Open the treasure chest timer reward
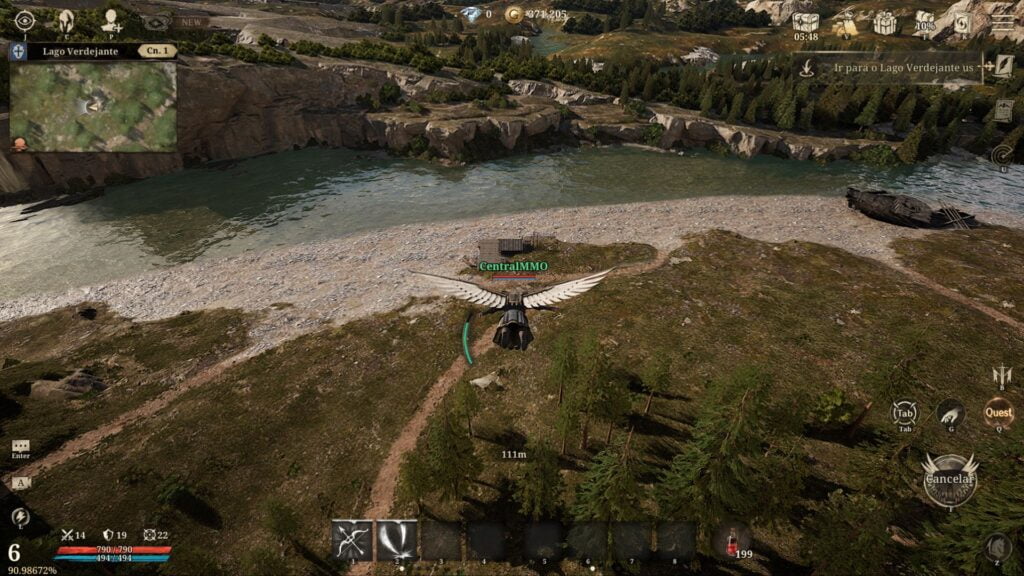Screen dimensions: 1024x576 pyautogui.click(x=805, y=22)
